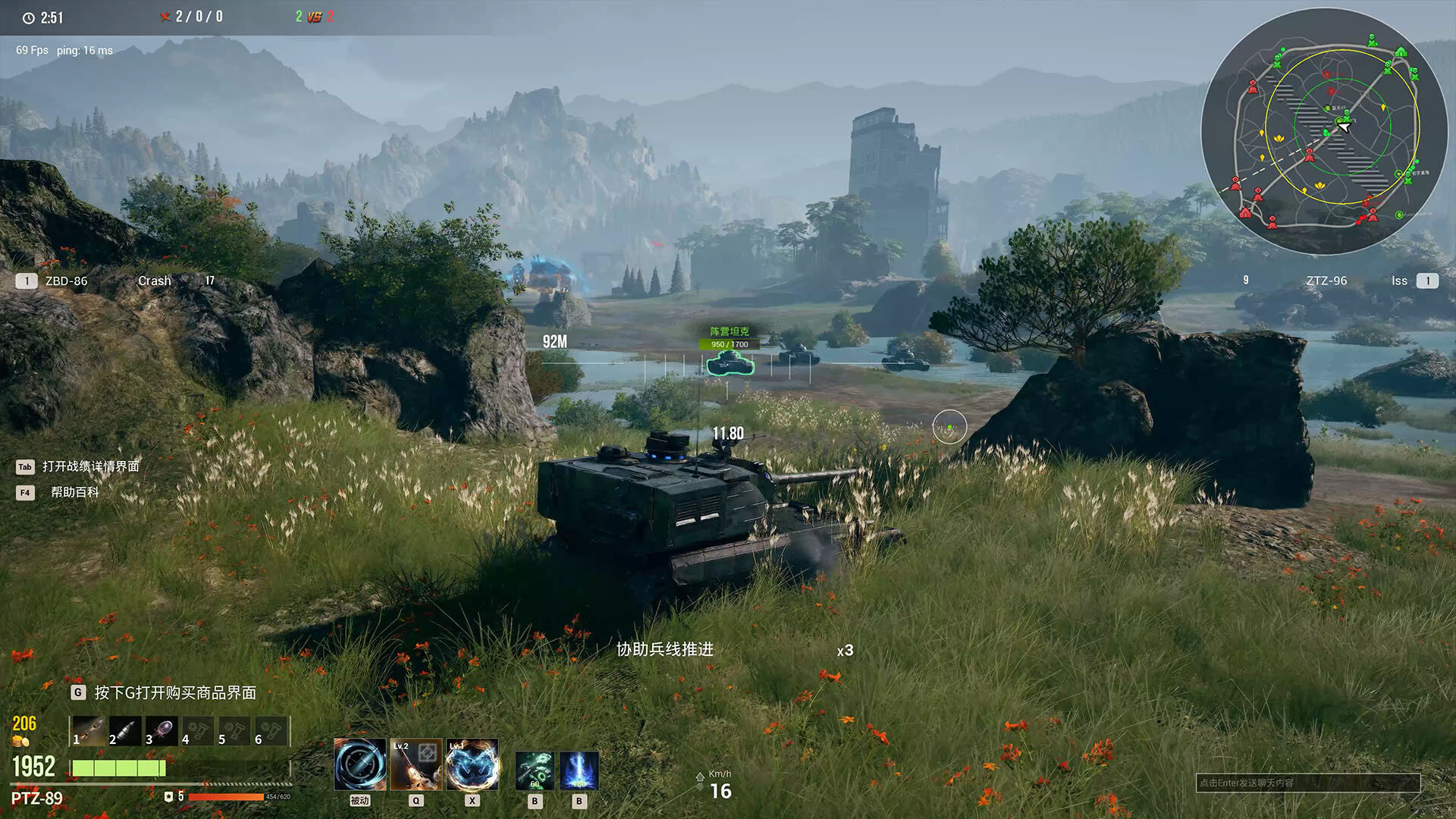
Task: Inspect the passive shell-reload ability icon
Action: tap(359, 764)
